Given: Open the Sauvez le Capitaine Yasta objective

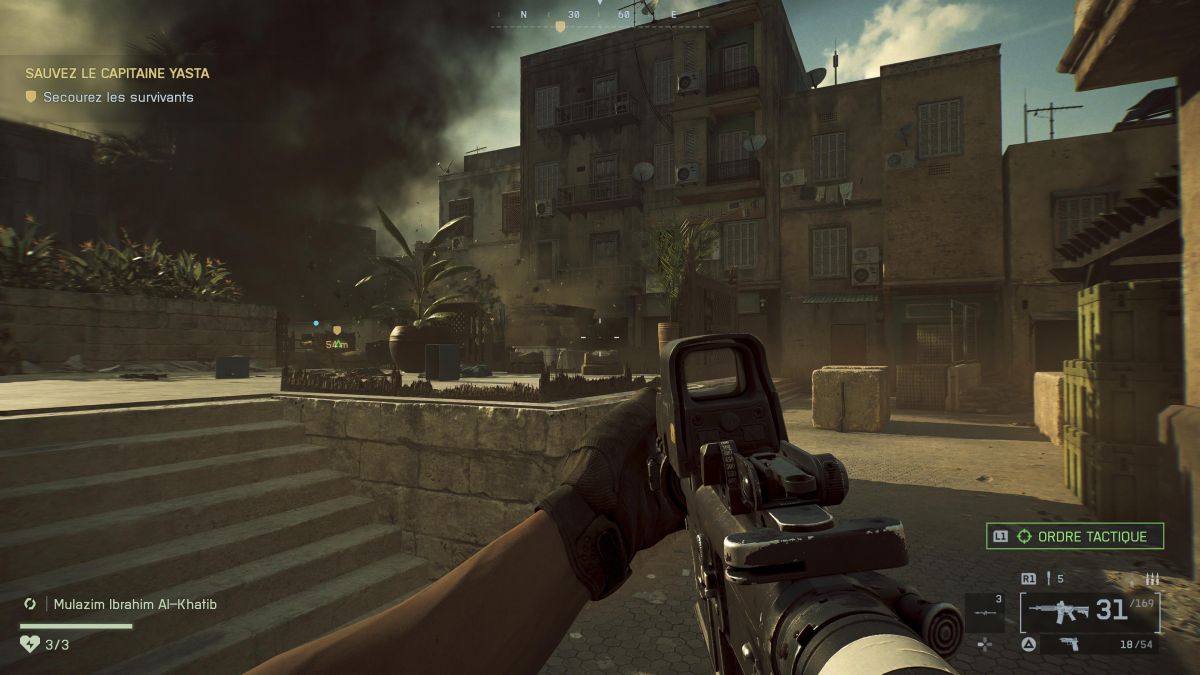Looking at the screenshot, I should [x=117, y=73].
